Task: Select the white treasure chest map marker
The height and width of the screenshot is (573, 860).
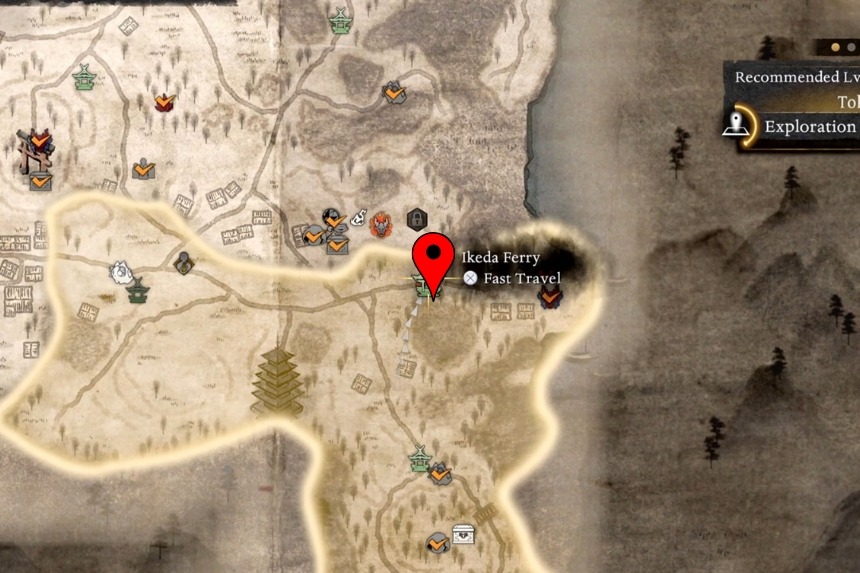Action: point(463,535)
